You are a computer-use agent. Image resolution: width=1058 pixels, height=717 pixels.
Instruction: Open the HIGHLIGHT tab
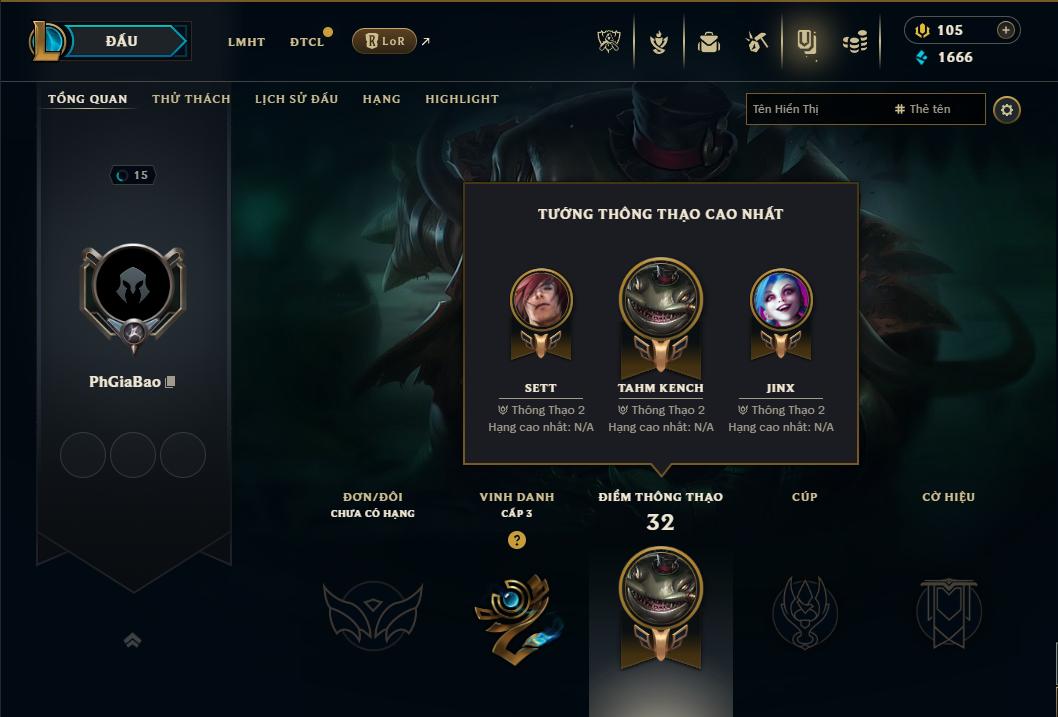pyautogui.click(x=461, y=99)
